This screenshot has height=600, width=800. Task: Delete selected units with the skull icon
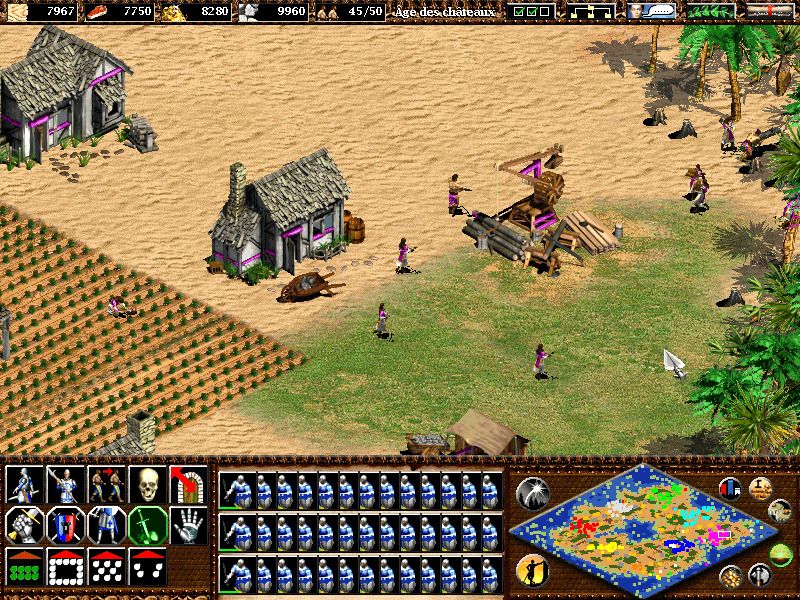pos(145,484)
